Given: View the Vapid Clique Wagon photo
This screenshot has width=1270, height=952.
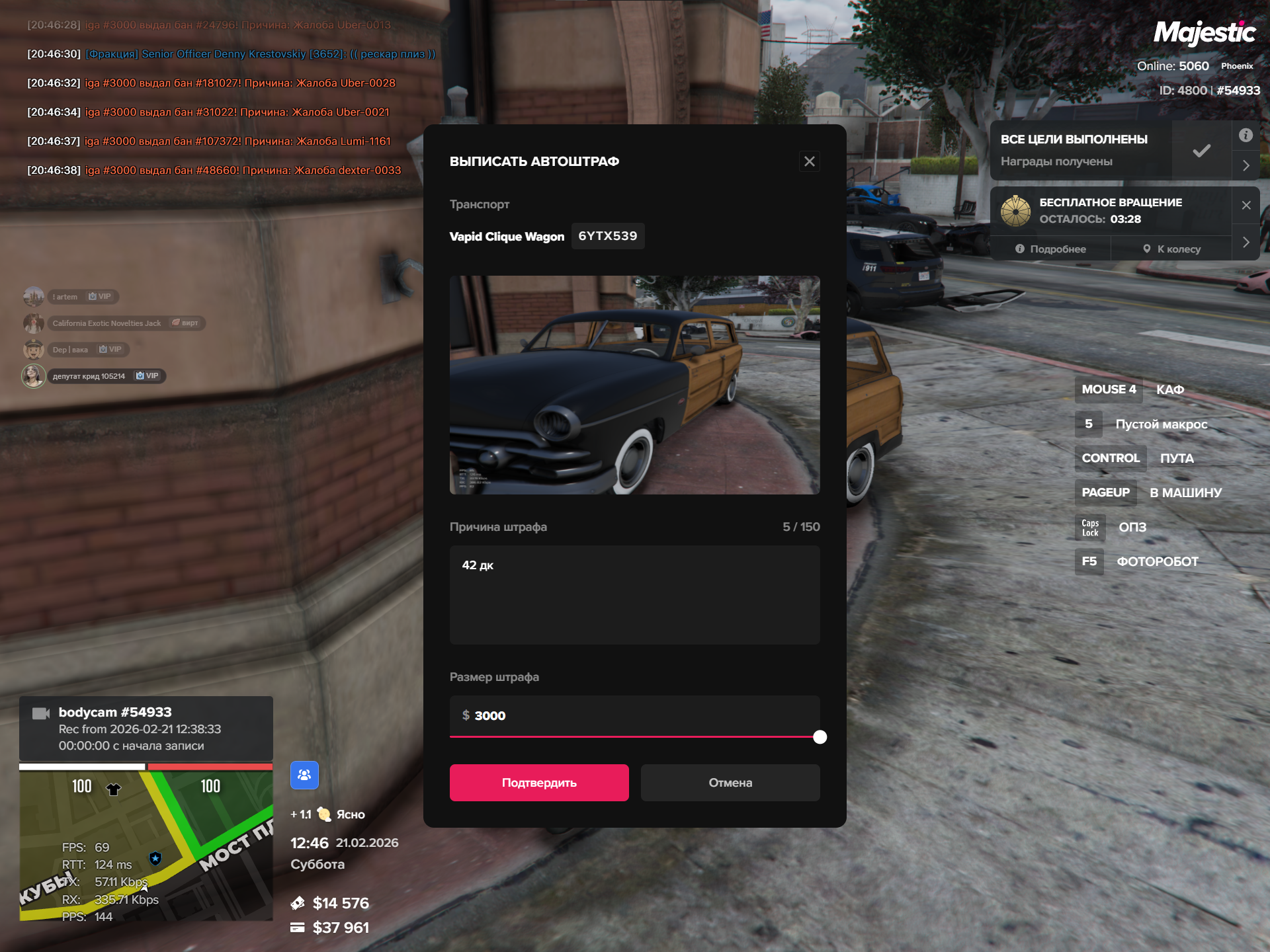Looking at the screenshot, I should point(634,385).
